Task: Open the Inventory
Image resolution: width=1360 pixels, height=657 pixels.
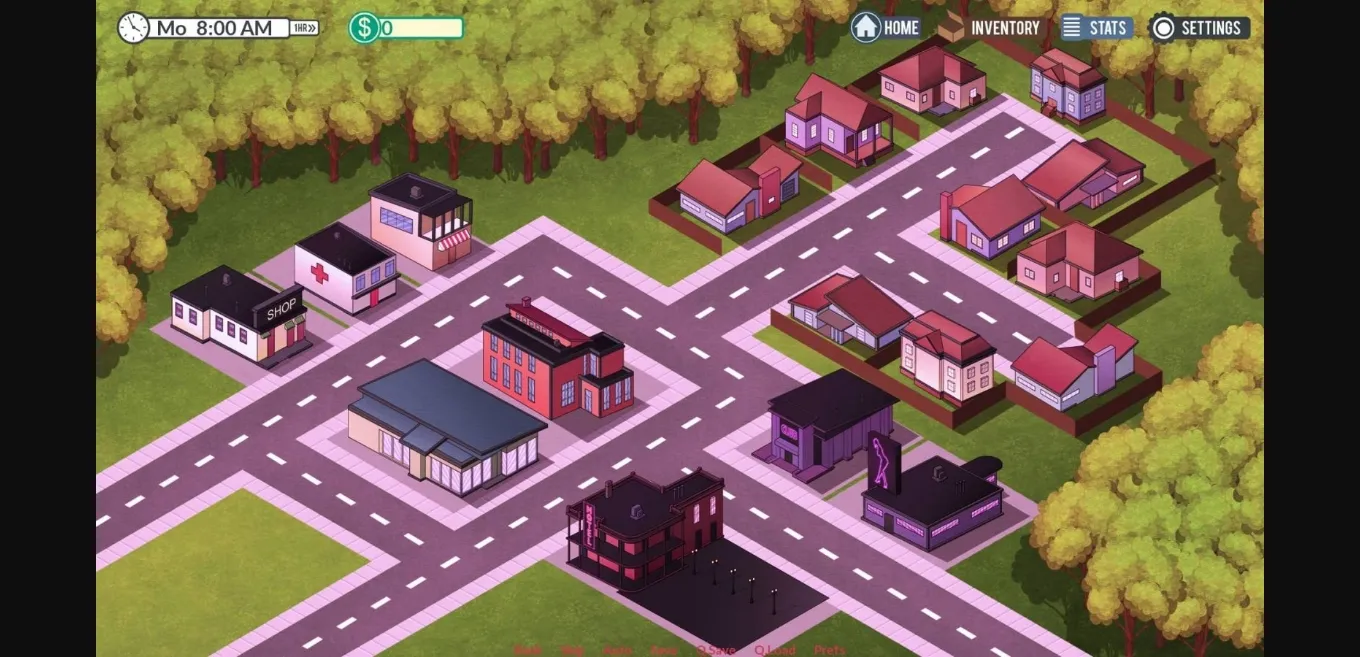Action: (x=989, y=28)
